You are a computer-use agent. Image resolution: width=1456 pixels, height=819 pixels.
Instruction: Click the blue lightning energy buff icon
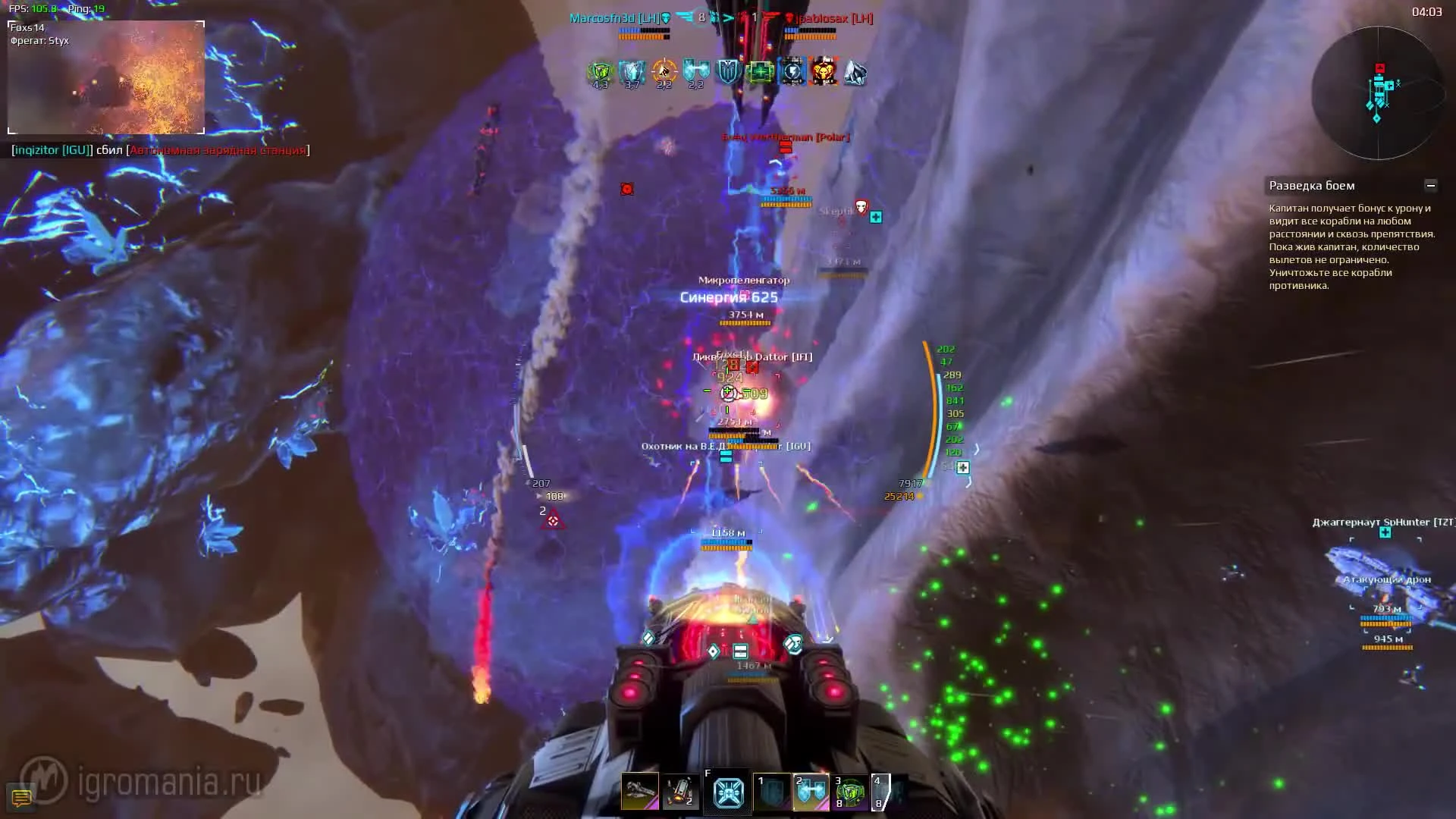point(790,72)
